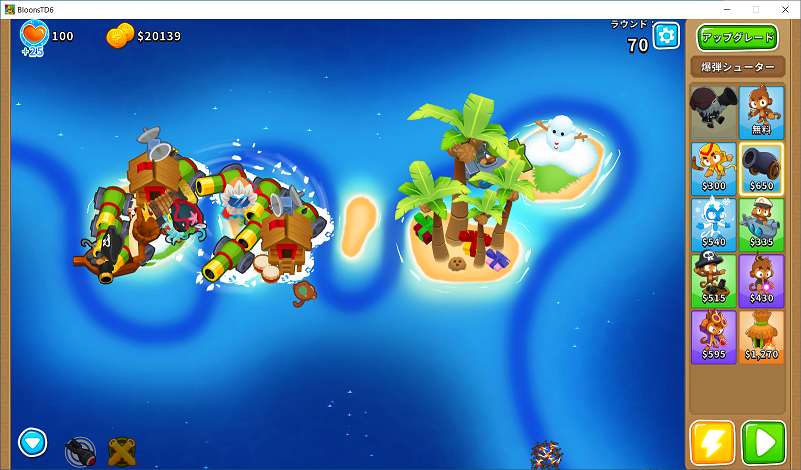Select the free Dart Monkey tower

click(x=761, y=111)
